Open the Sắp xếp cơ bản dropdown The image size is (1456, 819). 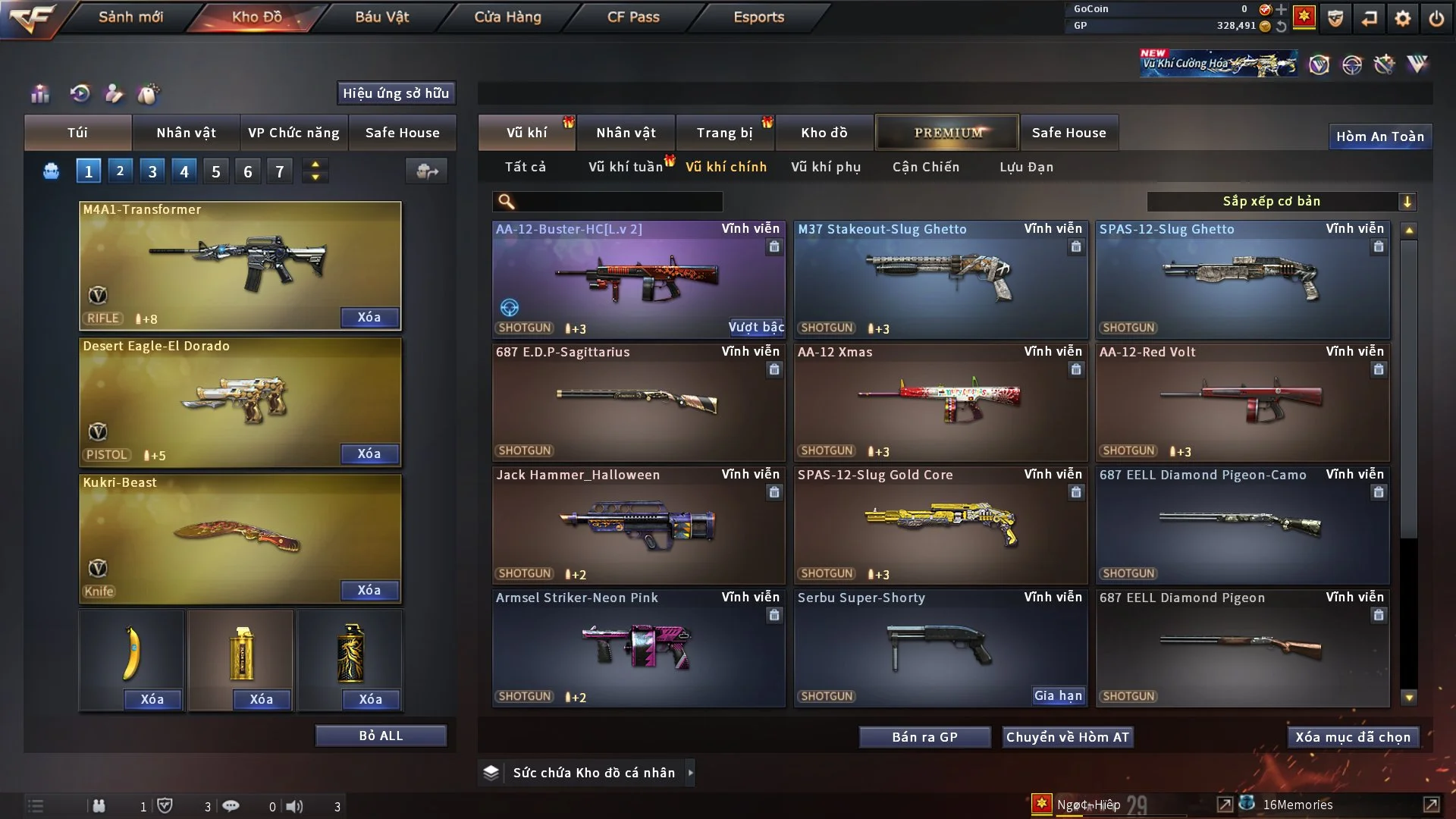pos(1281,202)
